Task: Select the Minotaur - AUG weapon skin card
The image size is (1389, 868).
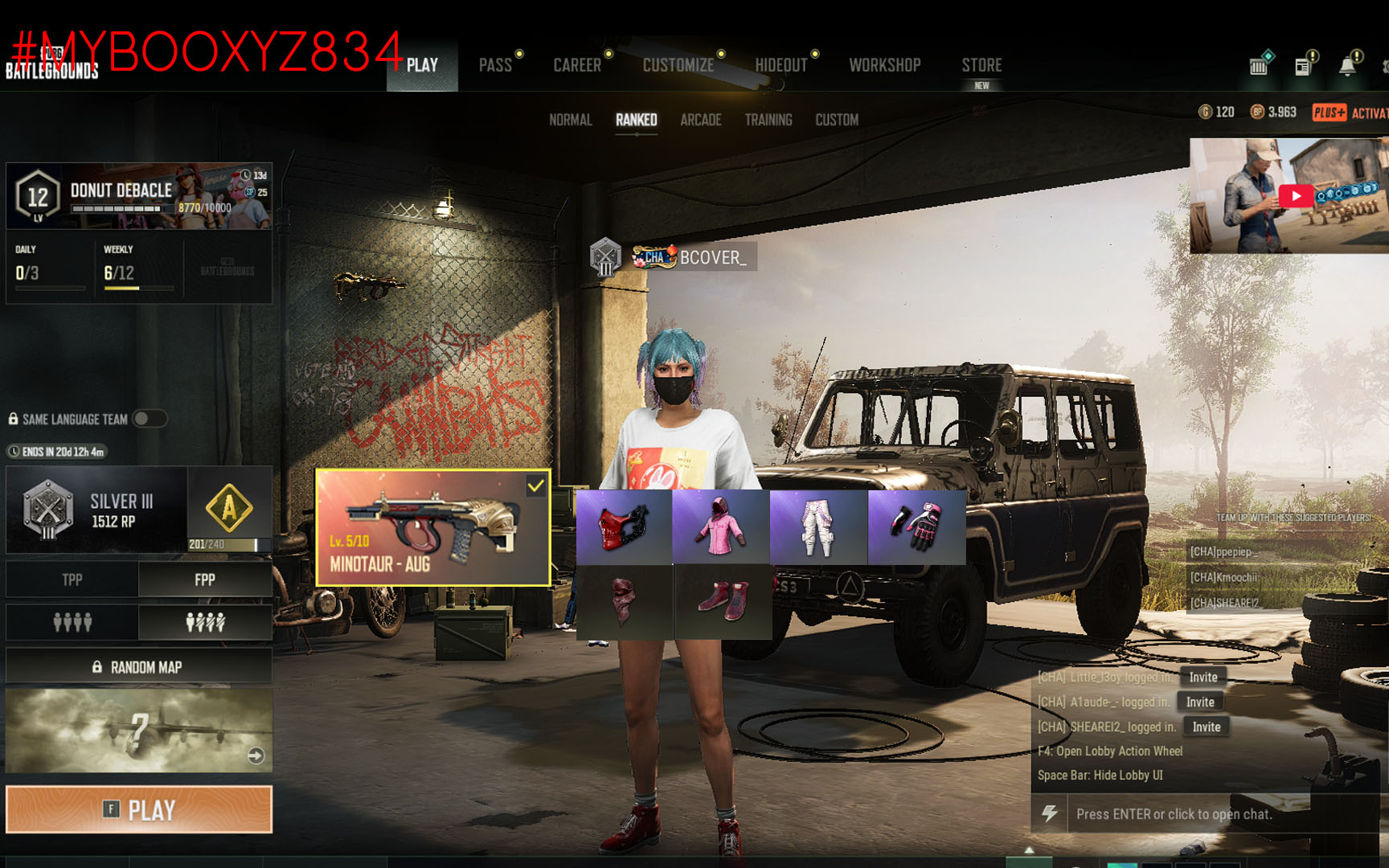Action: click(432, 527)
